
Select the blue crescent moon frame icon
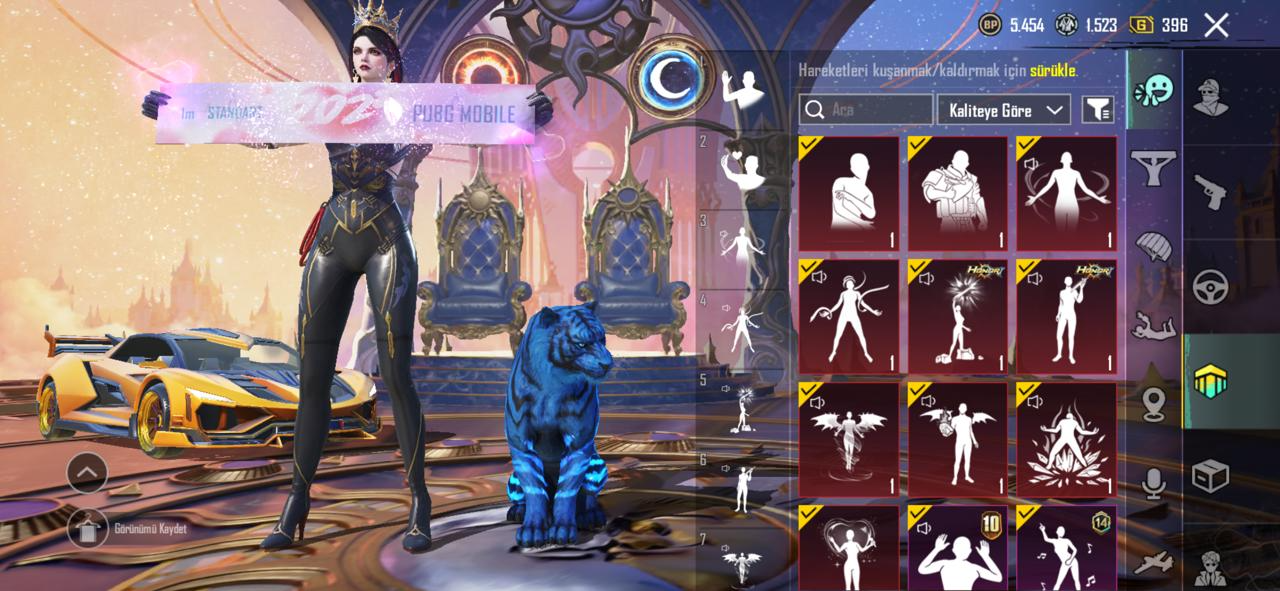click(x=667, y=80)
